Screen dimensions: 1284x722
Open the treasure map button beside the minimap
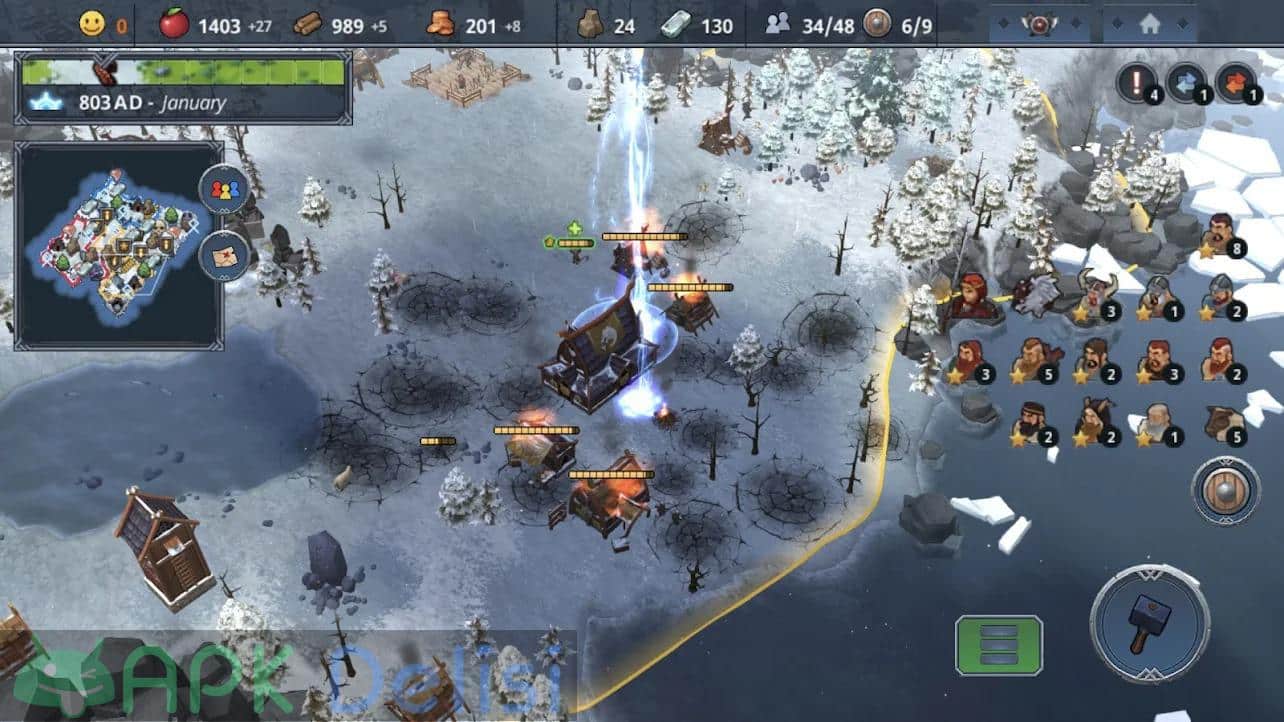(x=225, y=256)
